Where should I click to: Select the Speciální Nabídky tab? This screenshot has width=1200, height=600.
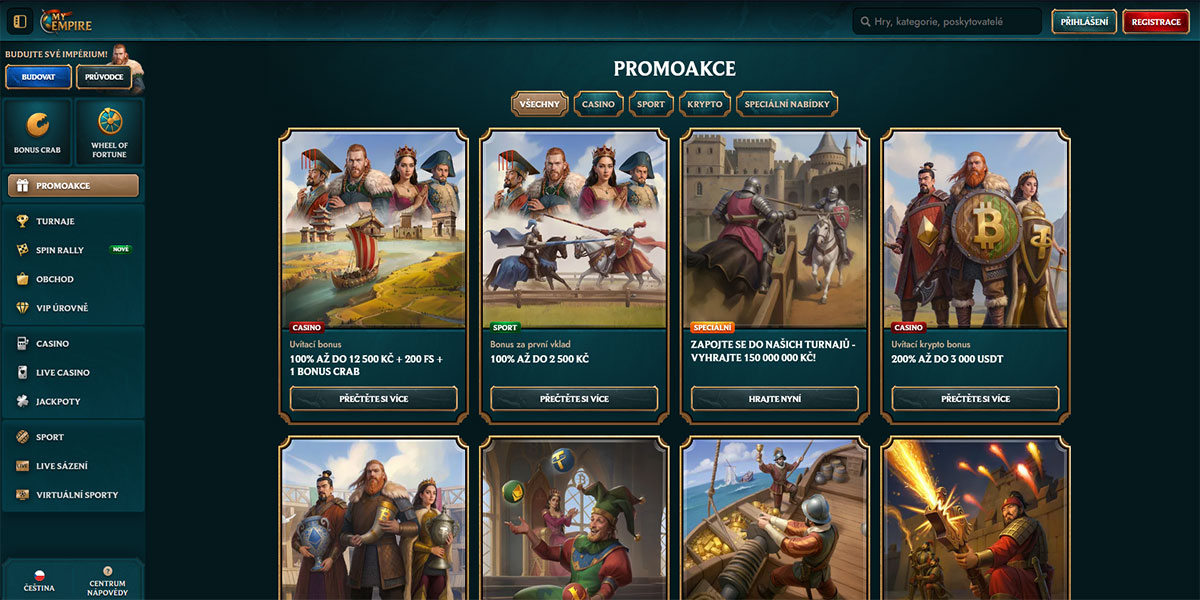(786, 104)
